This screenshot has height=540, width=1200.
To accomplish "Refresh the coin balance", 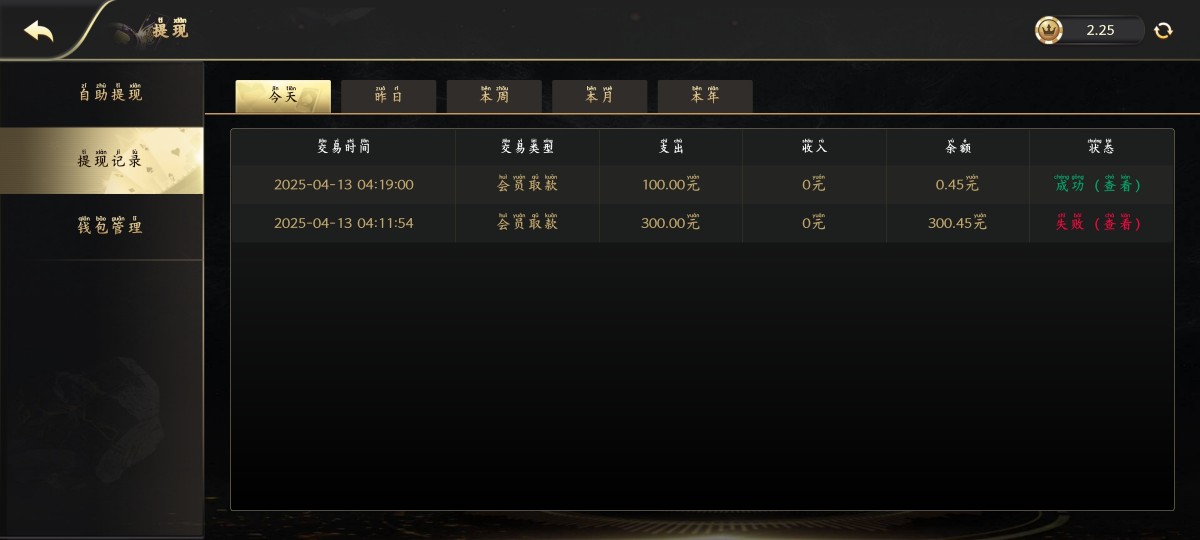I will click(1163, 31).
